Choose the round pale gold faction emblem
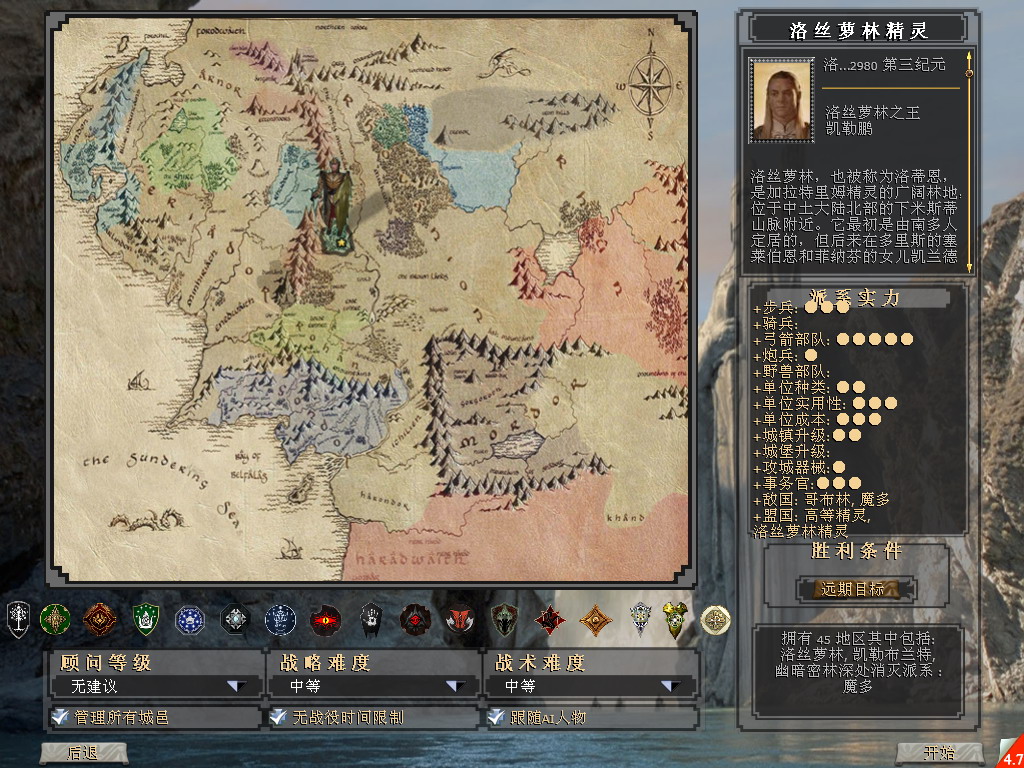 [714, 620]
